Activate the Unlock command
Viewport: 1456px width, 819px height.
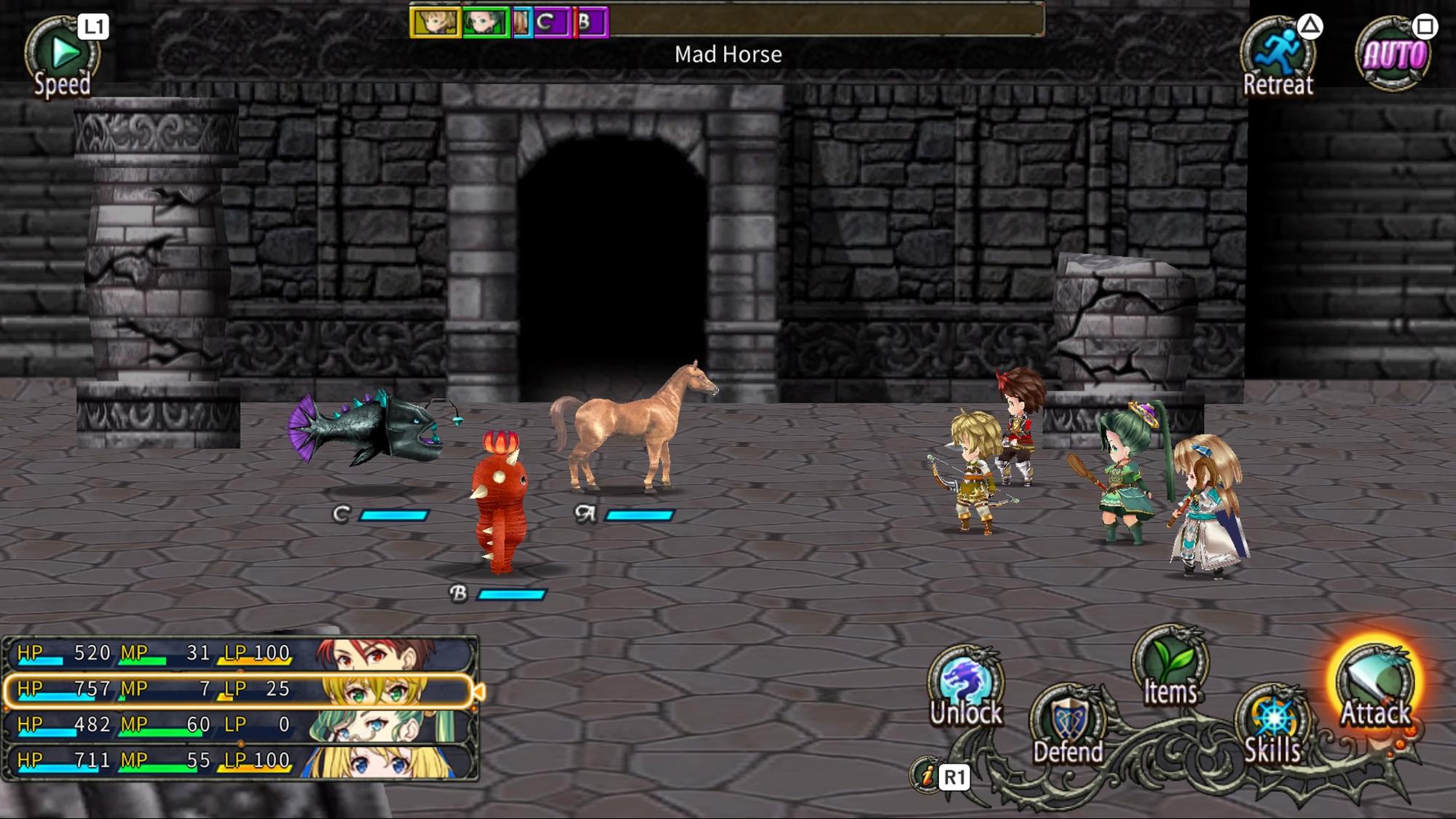(x=966, y=687)
